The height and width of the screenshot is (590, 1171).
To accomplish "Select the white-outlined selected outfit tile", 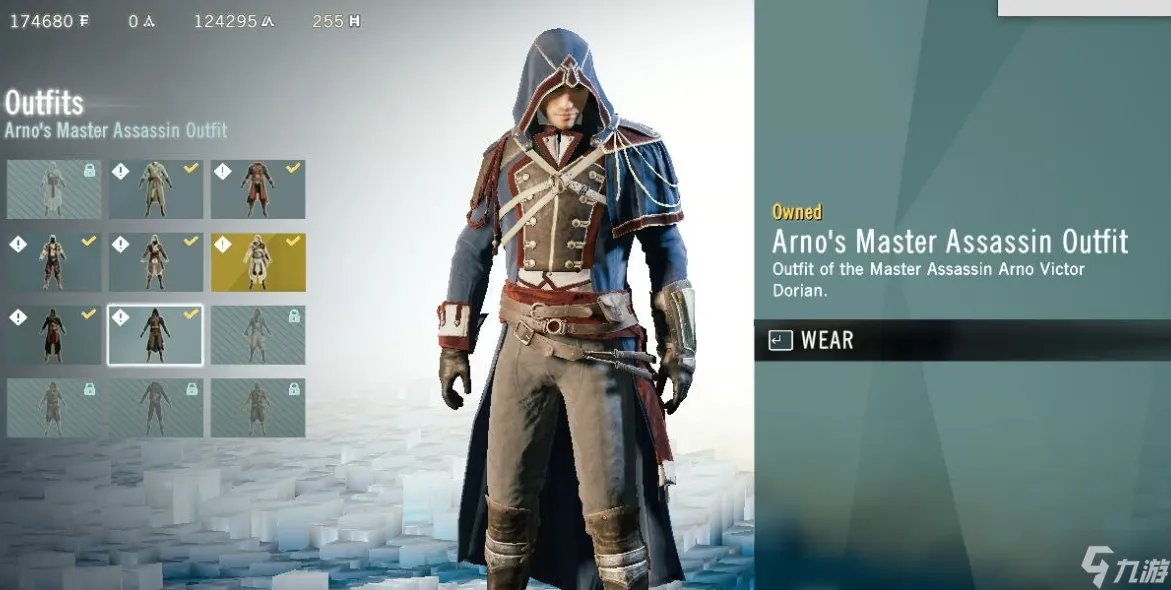I will coord(155,335).
